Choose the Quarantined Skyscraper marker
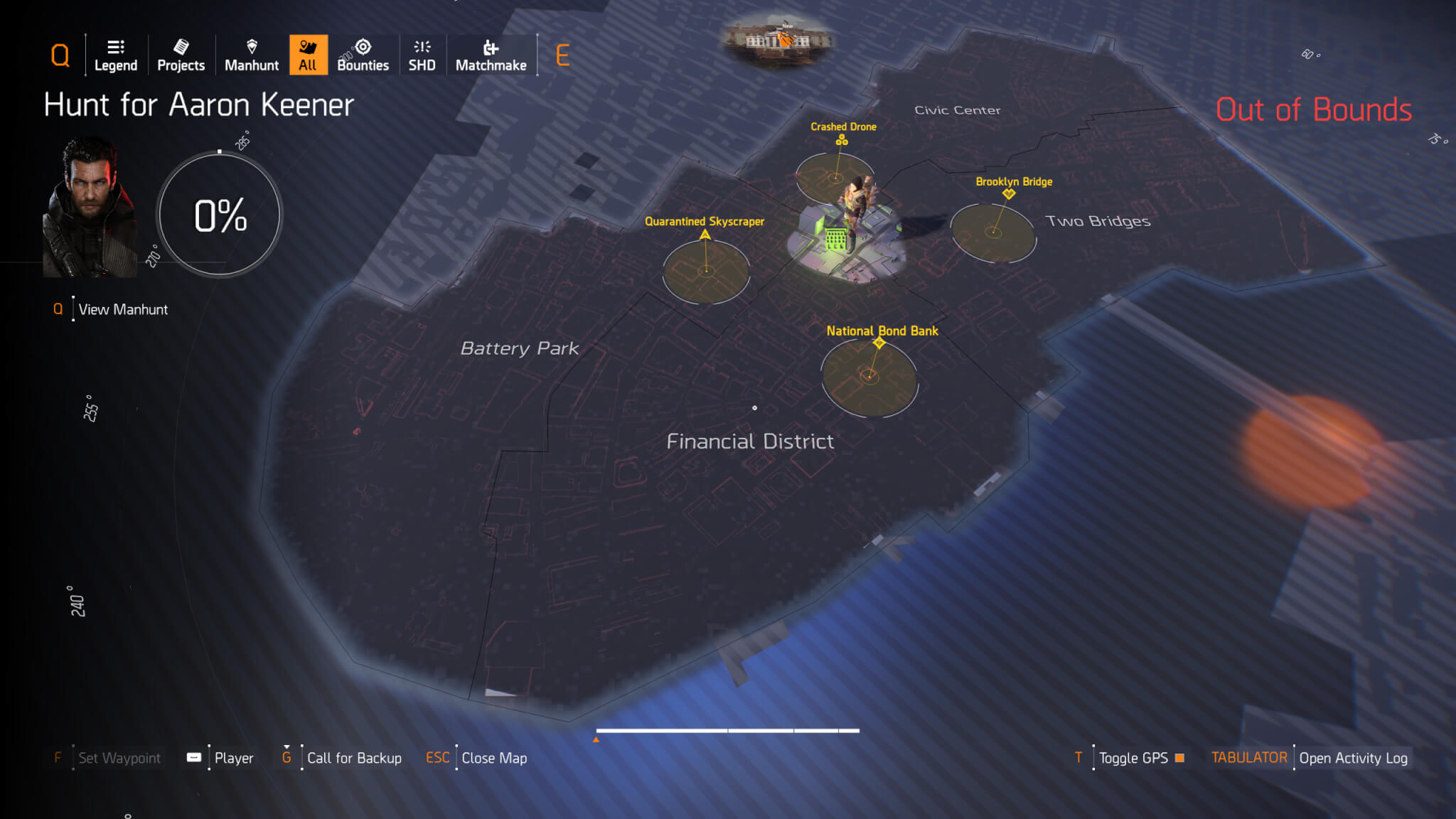 click(x=705, y=235)
